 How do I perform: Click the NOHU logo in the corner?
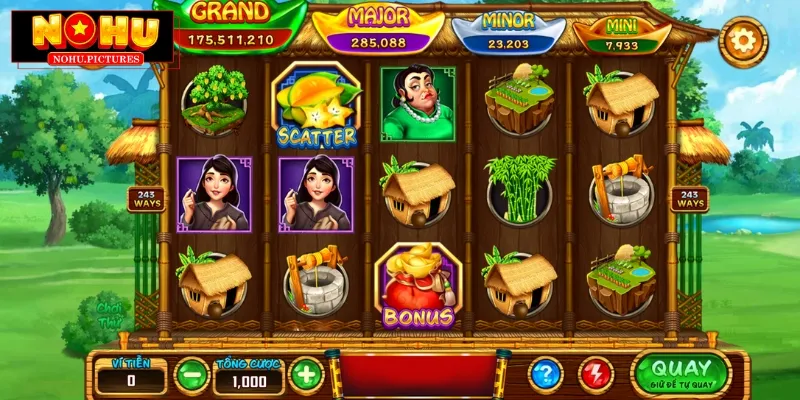pyautogui.click(x=88, y=38)
